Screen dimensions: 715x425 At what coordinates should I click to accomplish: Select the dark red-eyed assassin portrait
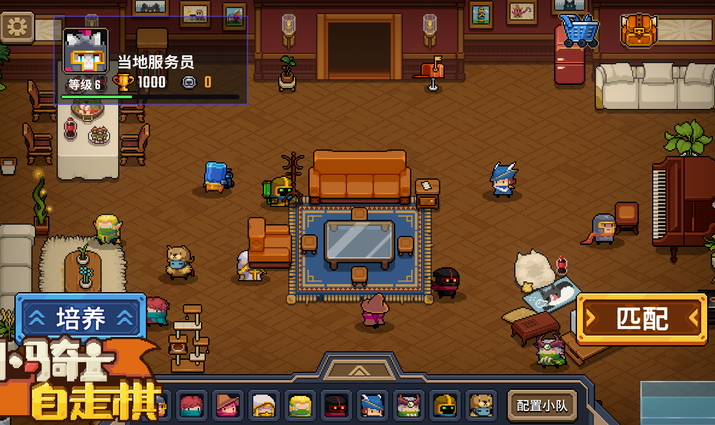[336, 405]
